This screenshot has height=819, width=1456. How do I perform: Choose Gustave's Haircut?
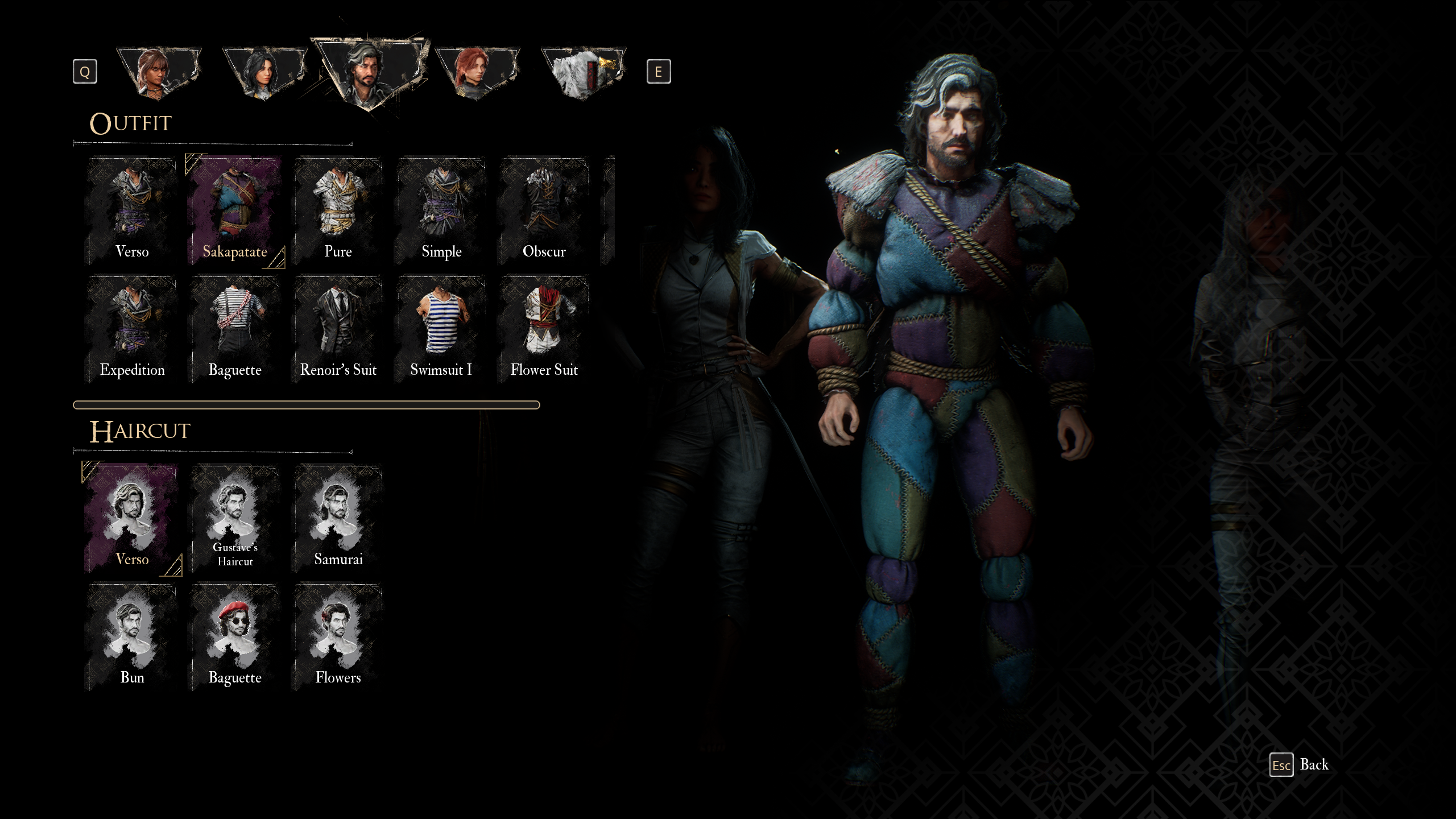click(x=235, y=518)
